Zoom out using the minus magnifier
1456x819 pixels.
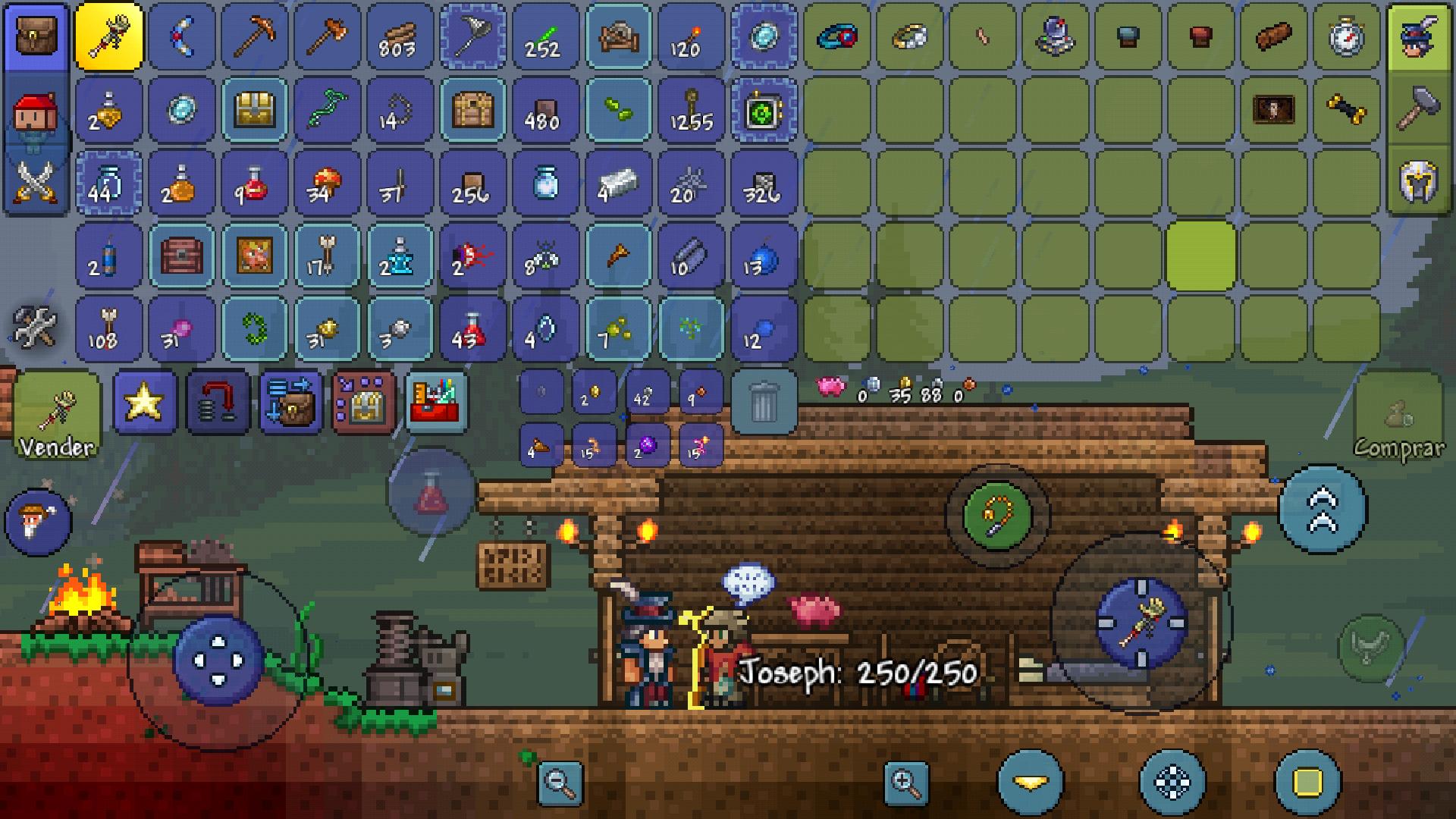tap(561, 785)
